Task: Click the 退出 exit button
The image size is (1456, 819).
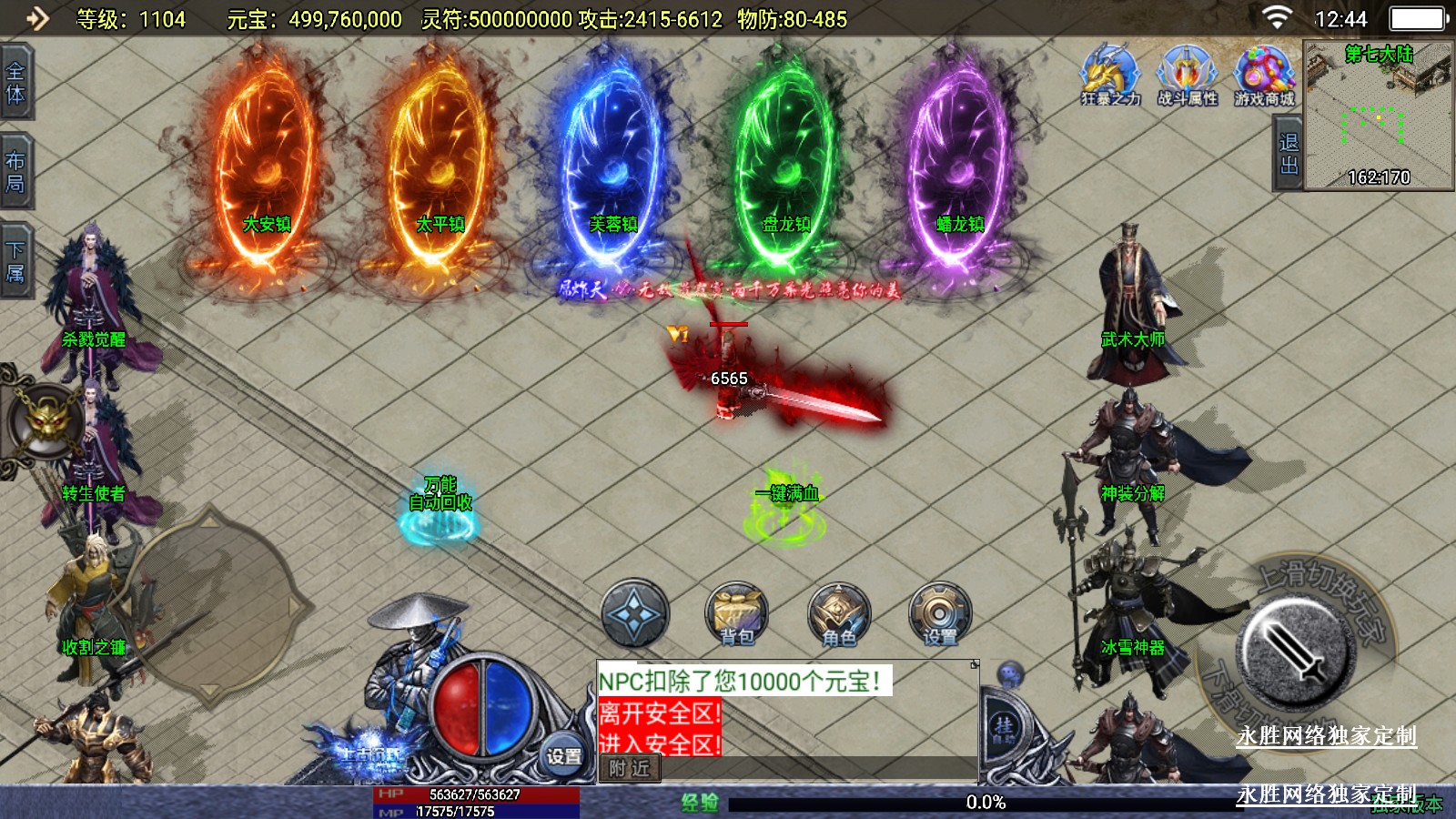Action: (x=1288, y=154)
